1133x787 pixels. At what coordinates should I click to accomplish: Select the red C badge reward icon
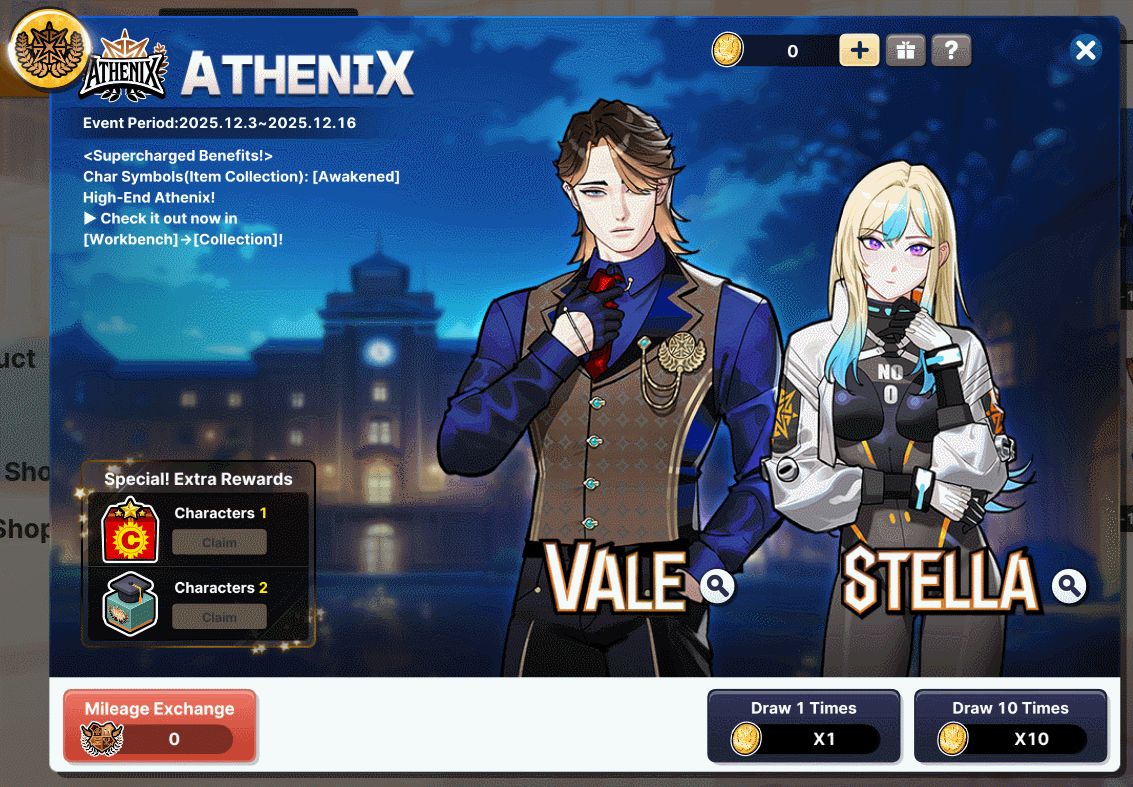pyautogui.click(x=131, y=531)
